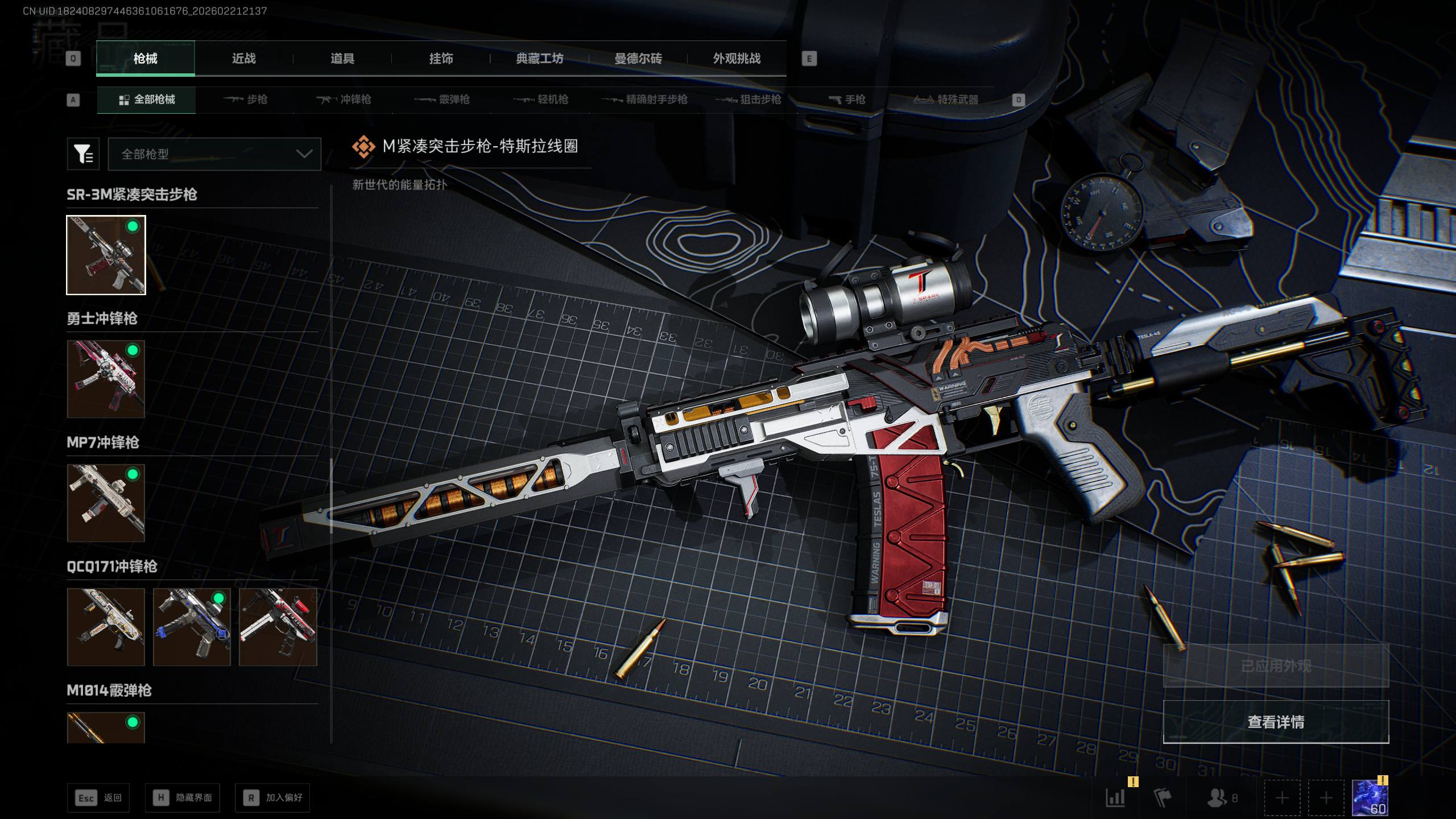Filter by 冲锋枪 submachine gun category
Image resolution: width=1456 pixels, height=819 pixels.
coord(344,100)
